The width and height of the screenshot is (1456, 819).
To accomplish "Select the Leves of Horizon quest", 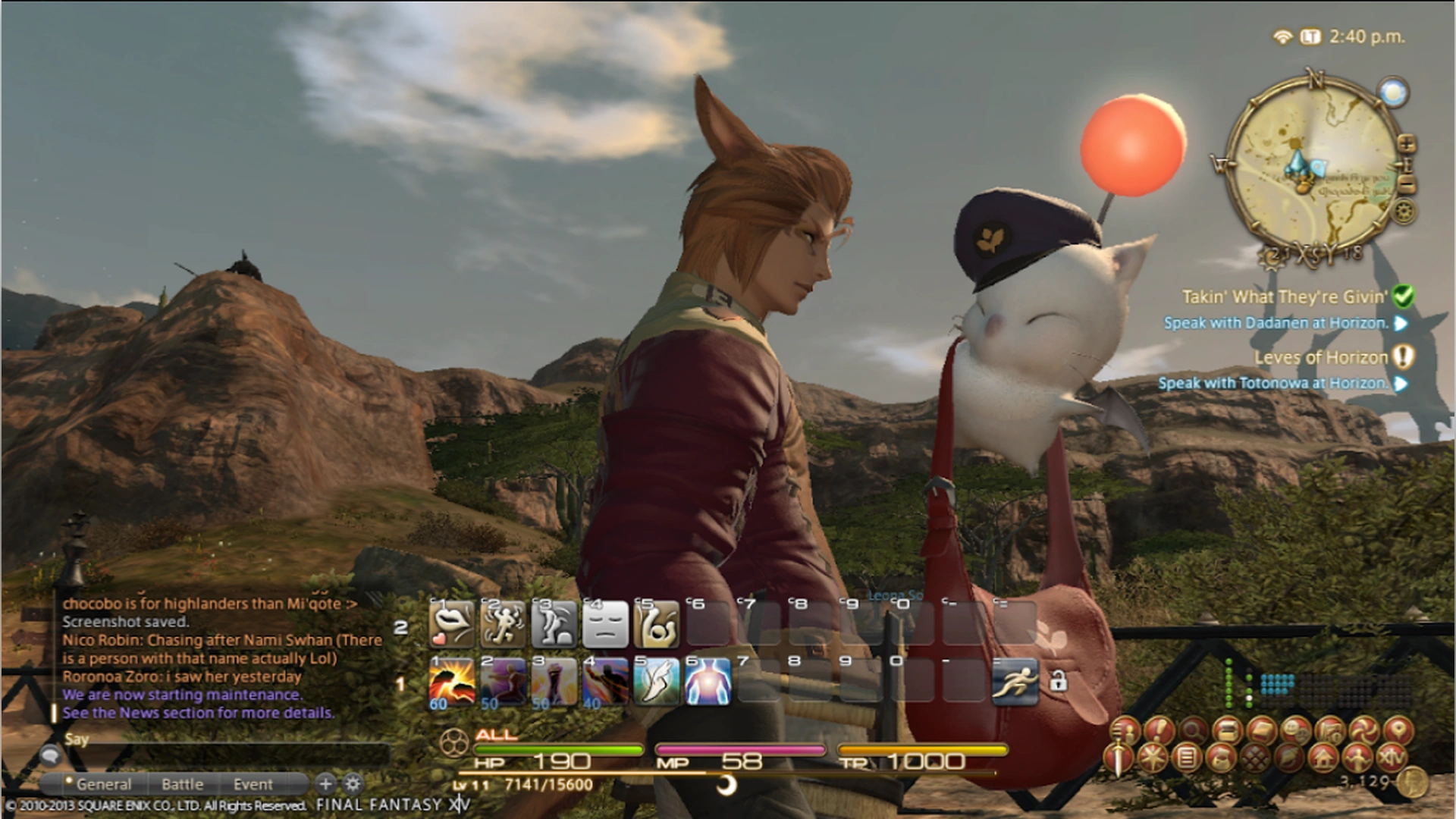I will 1320,357.
